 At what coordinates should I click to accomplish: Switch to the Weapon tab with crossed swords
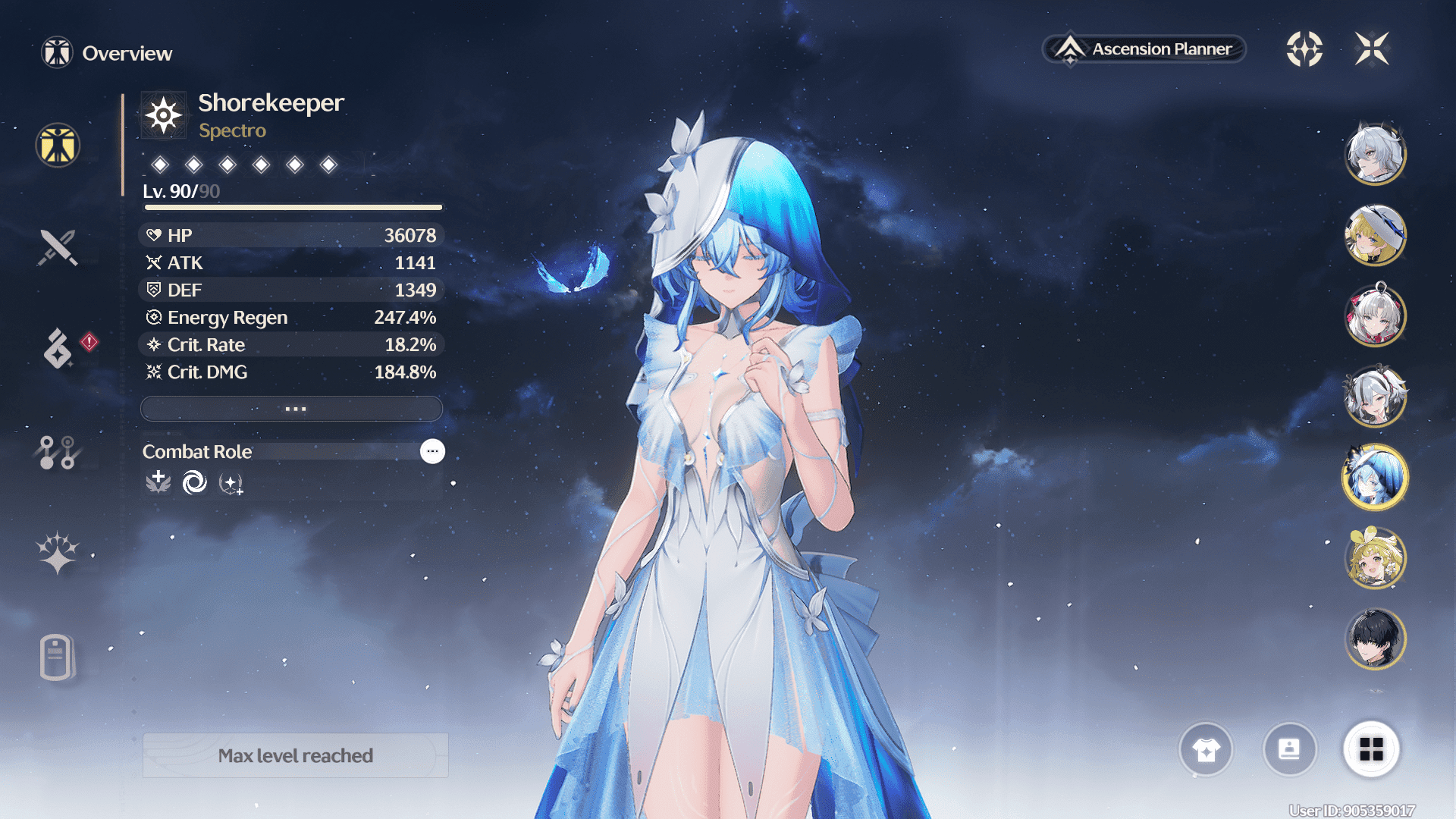tap(58, 247)
